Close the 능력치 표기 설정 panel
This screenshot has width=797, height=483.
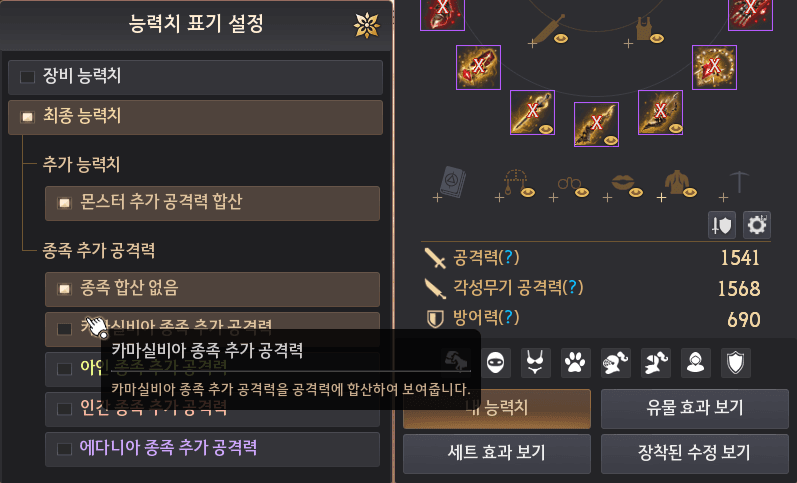[x=367, y=25]
